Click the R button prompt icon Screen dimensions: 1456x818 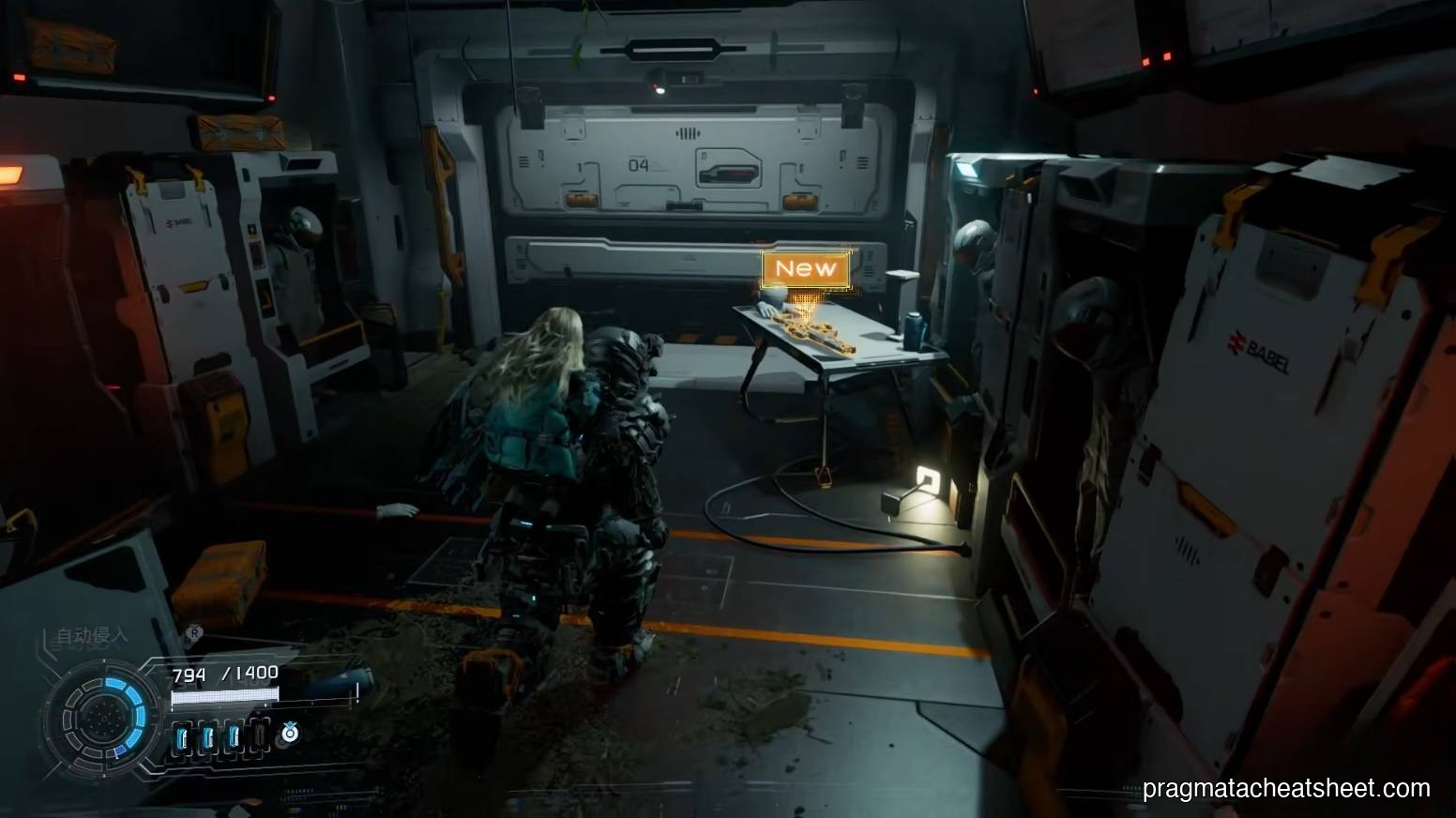click(194, 633)
